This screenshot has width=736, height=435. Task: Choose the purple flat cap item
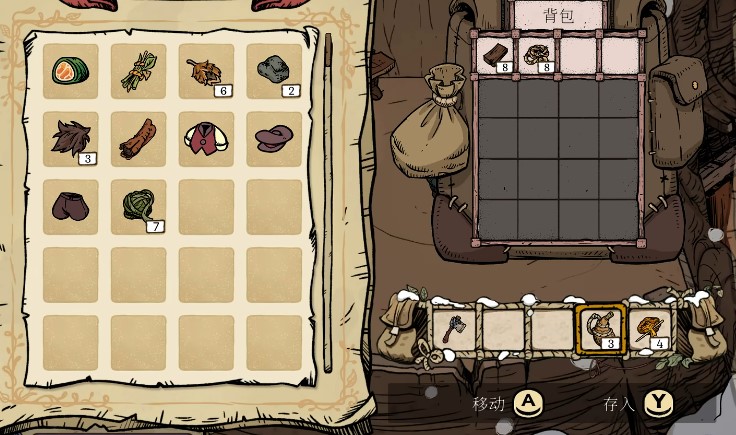coord(273,138)
